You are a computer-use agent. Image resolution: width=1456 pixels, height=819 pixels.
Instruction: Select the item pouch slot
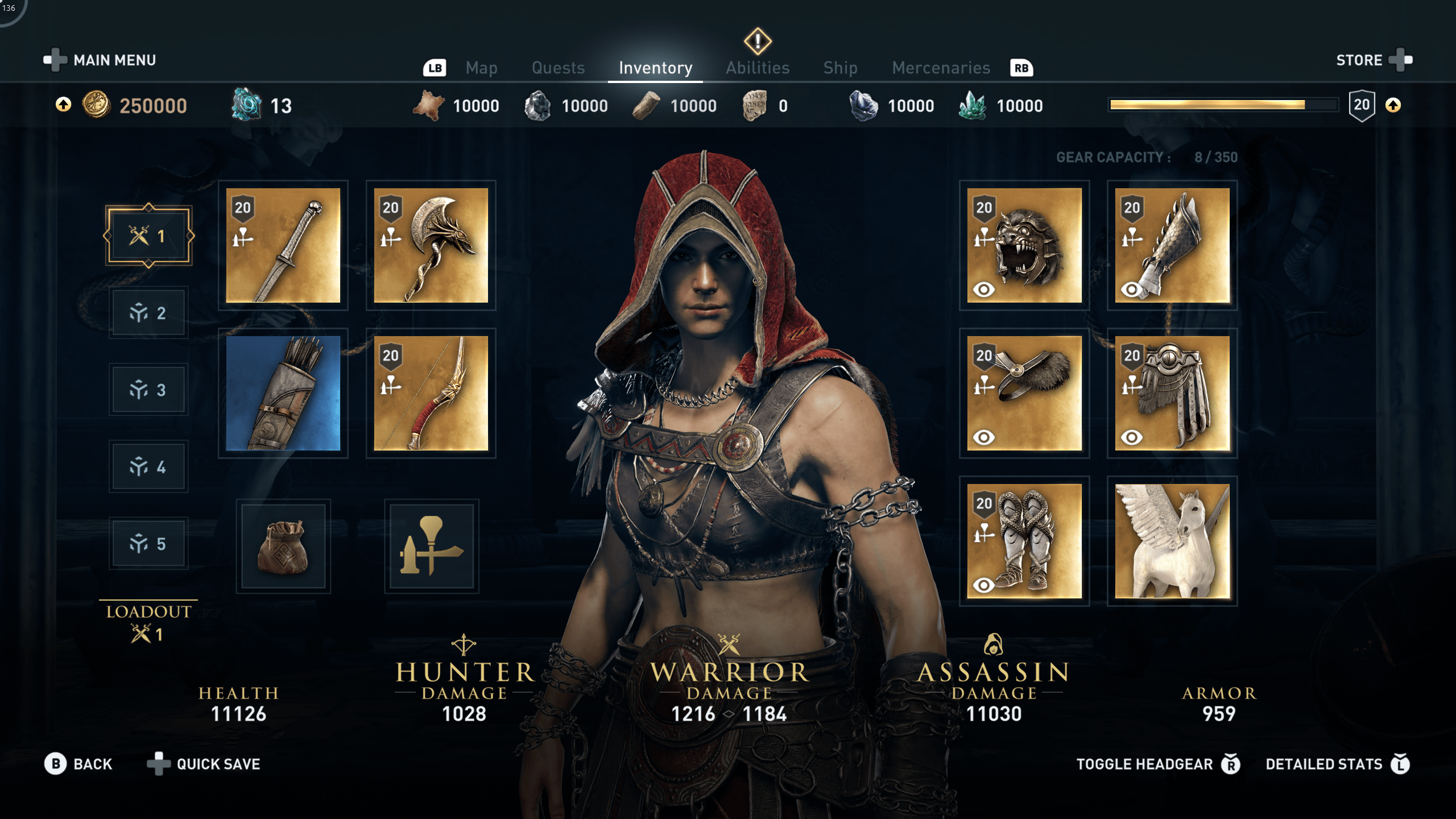283,546
